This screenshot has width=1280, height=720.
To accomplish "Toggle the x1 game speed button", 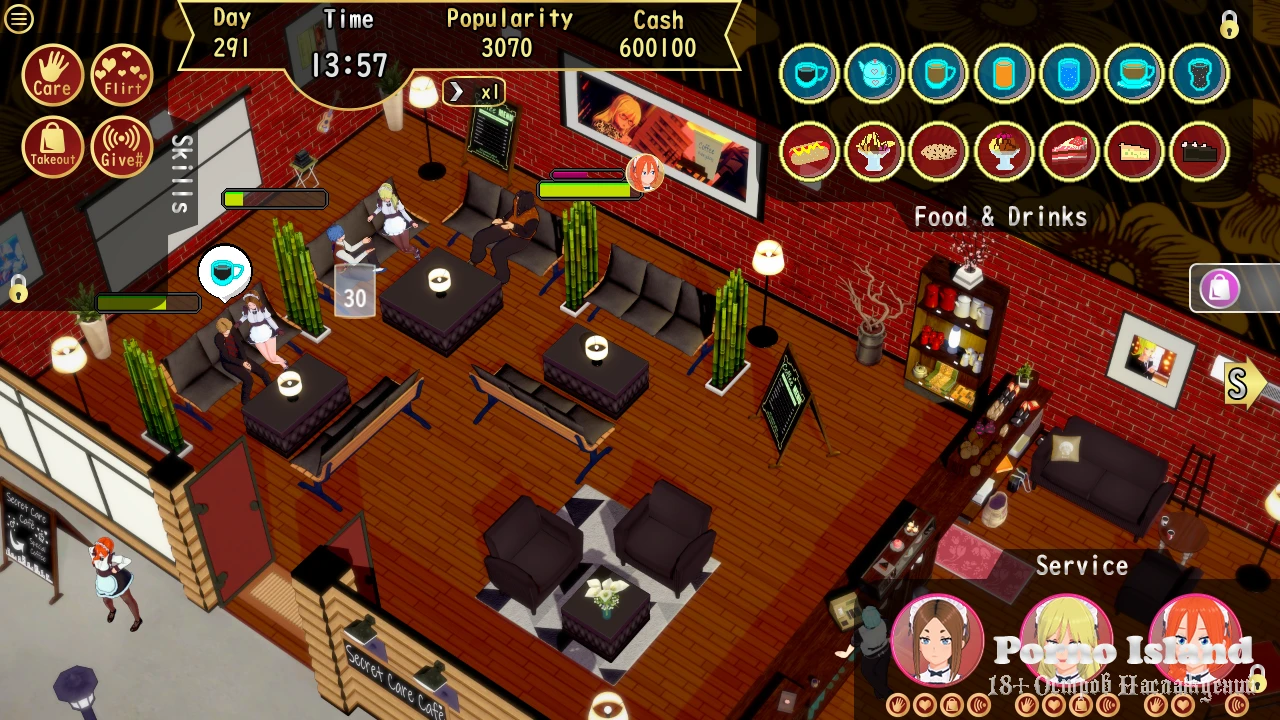I will click(x=474, y=93).
